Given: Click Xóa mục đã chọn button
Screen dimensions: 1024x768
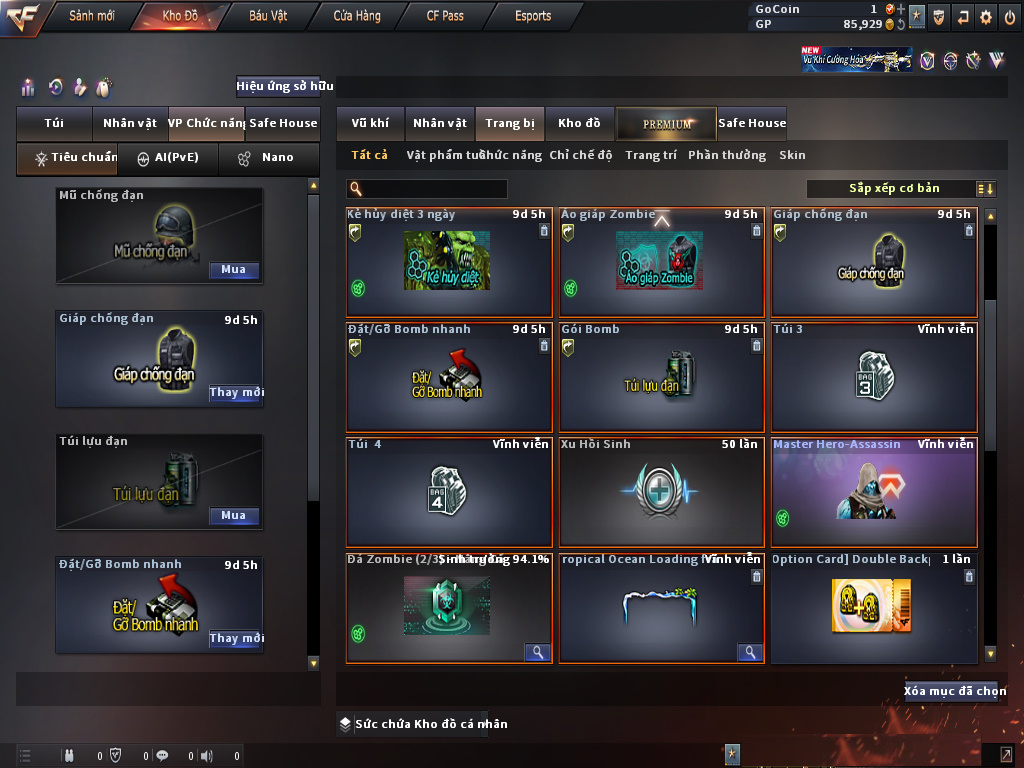Looking at the screenshot, I should point(954,691).
